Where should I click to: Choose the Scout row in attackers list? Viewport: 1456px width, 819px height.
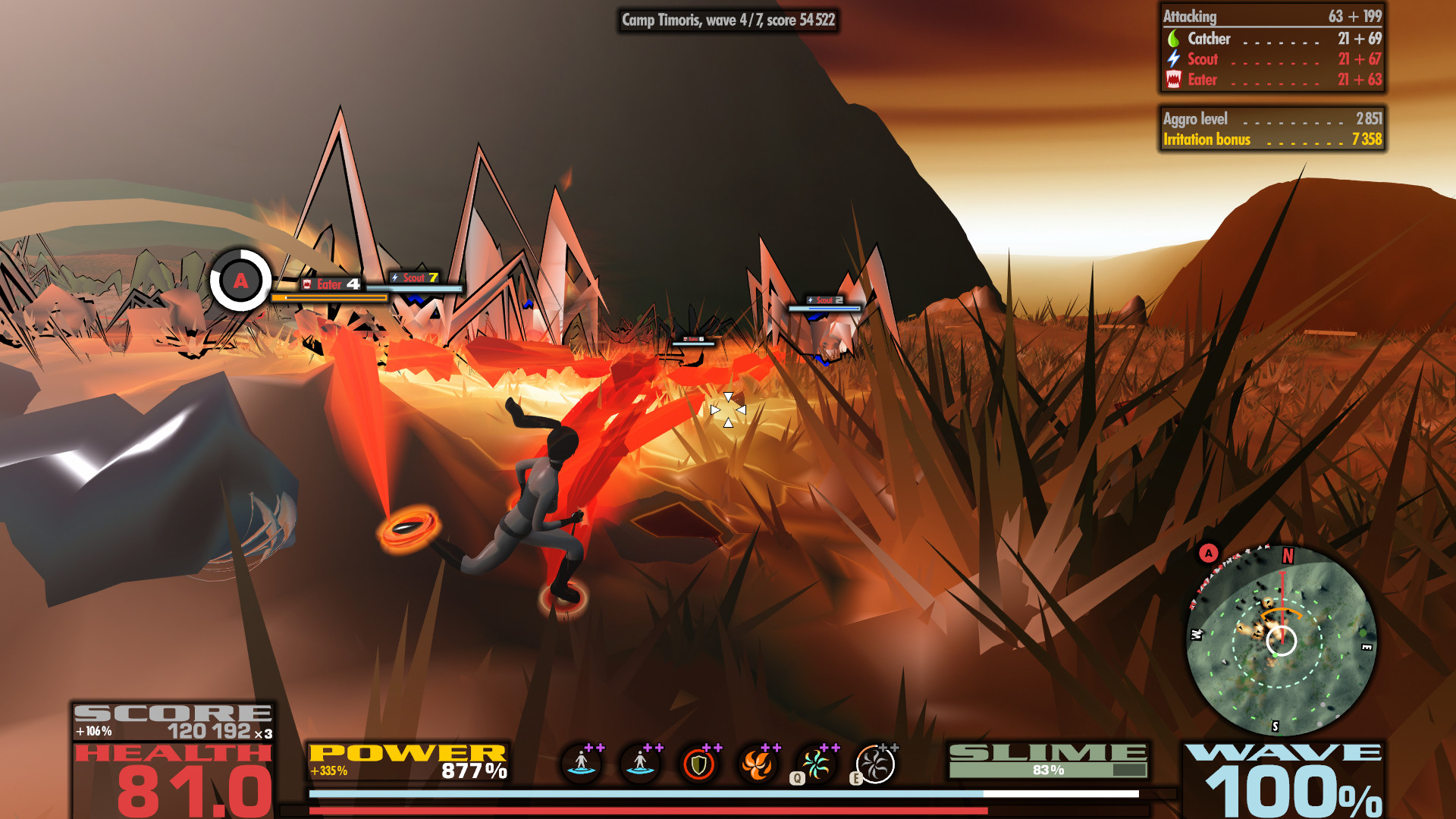(x=1272, y=59)
